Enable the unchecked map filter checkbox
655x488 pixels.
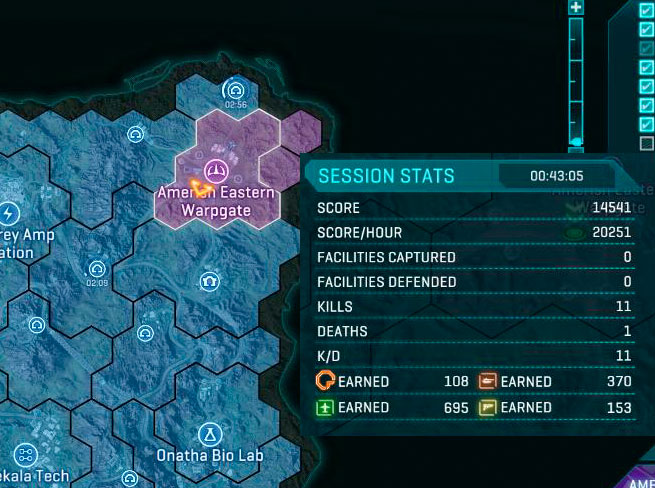coord(646,143)
